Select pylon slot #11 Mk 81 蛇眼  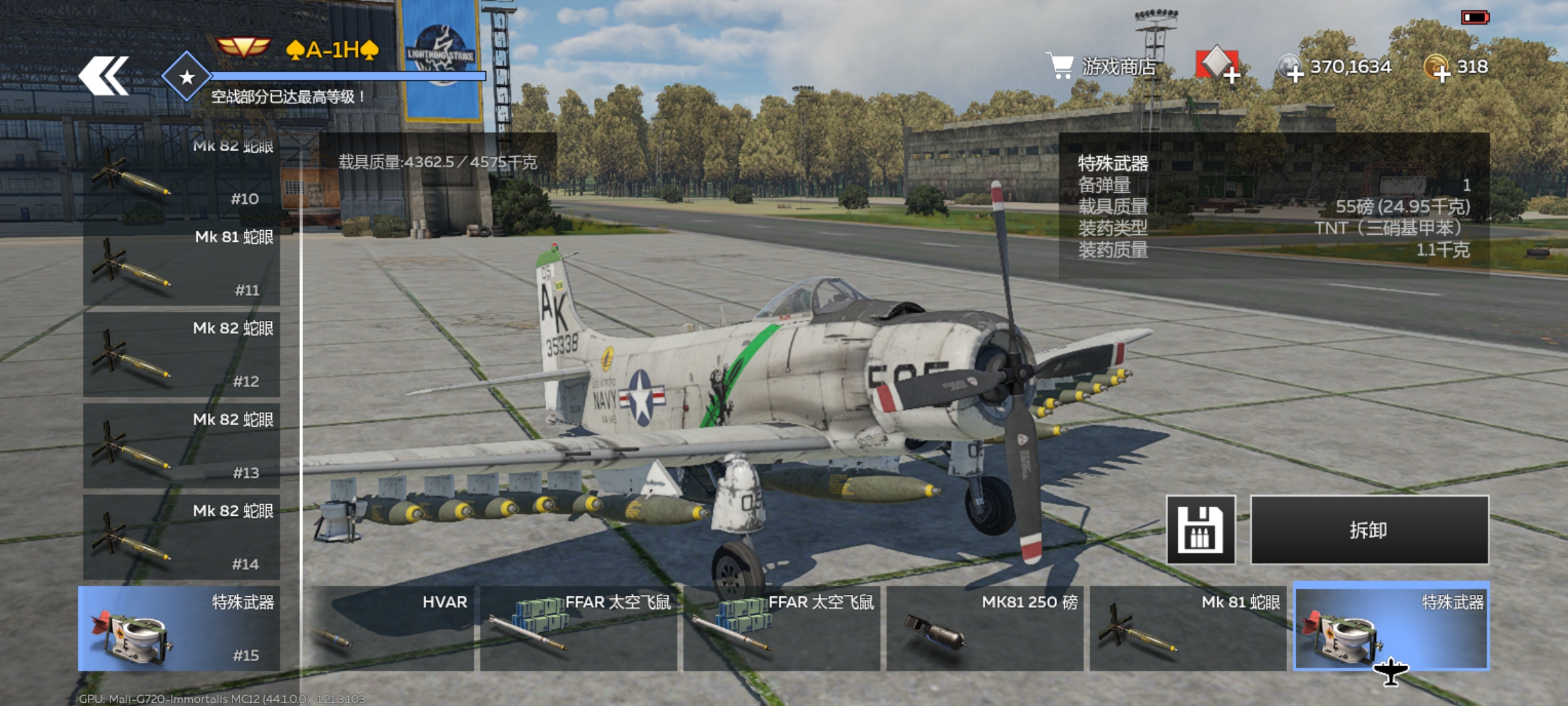click(x=182, y=264)
